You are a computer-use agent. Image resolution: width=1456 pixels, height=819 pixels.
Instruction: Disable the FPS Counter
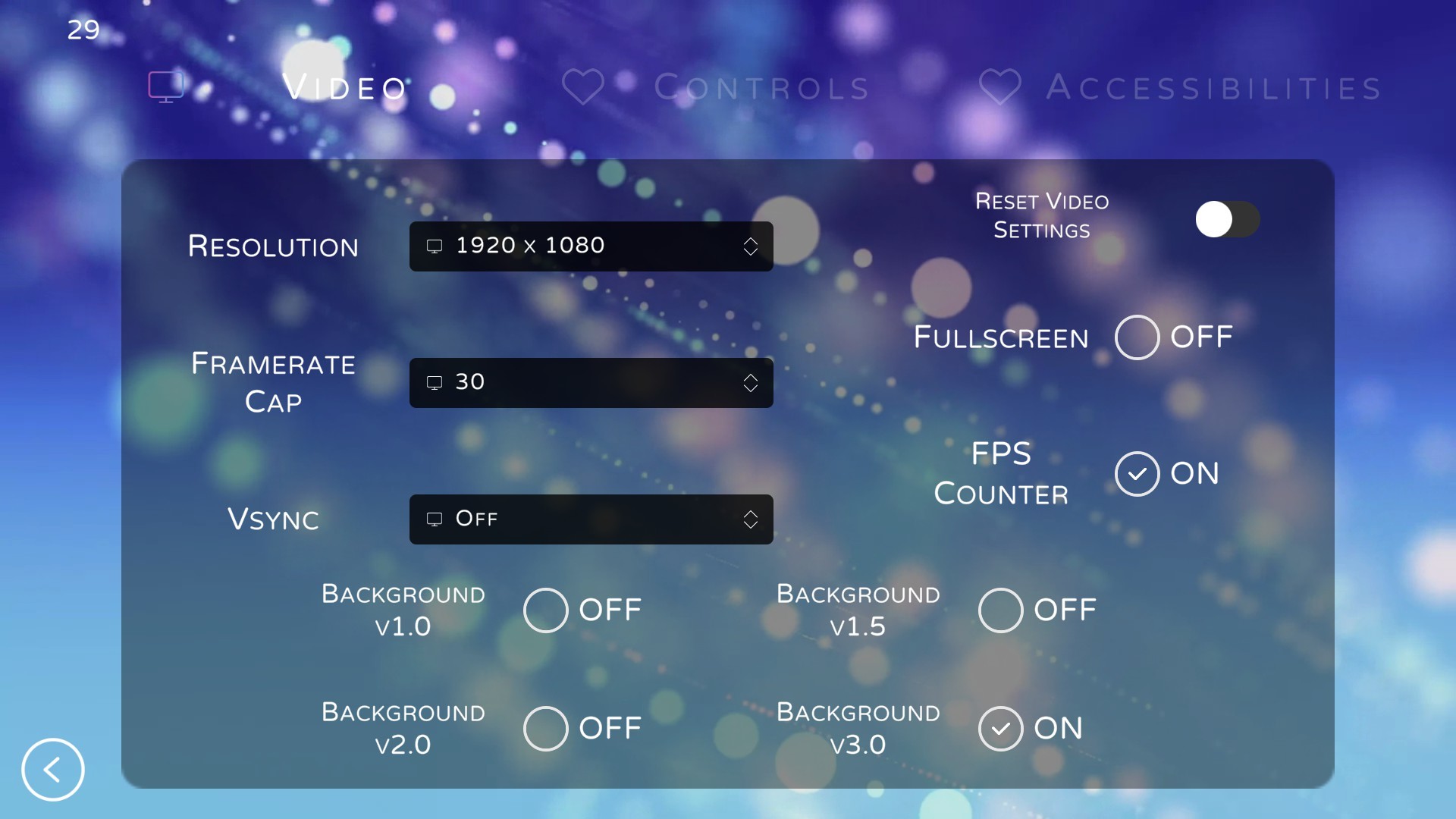[1137, 473]
